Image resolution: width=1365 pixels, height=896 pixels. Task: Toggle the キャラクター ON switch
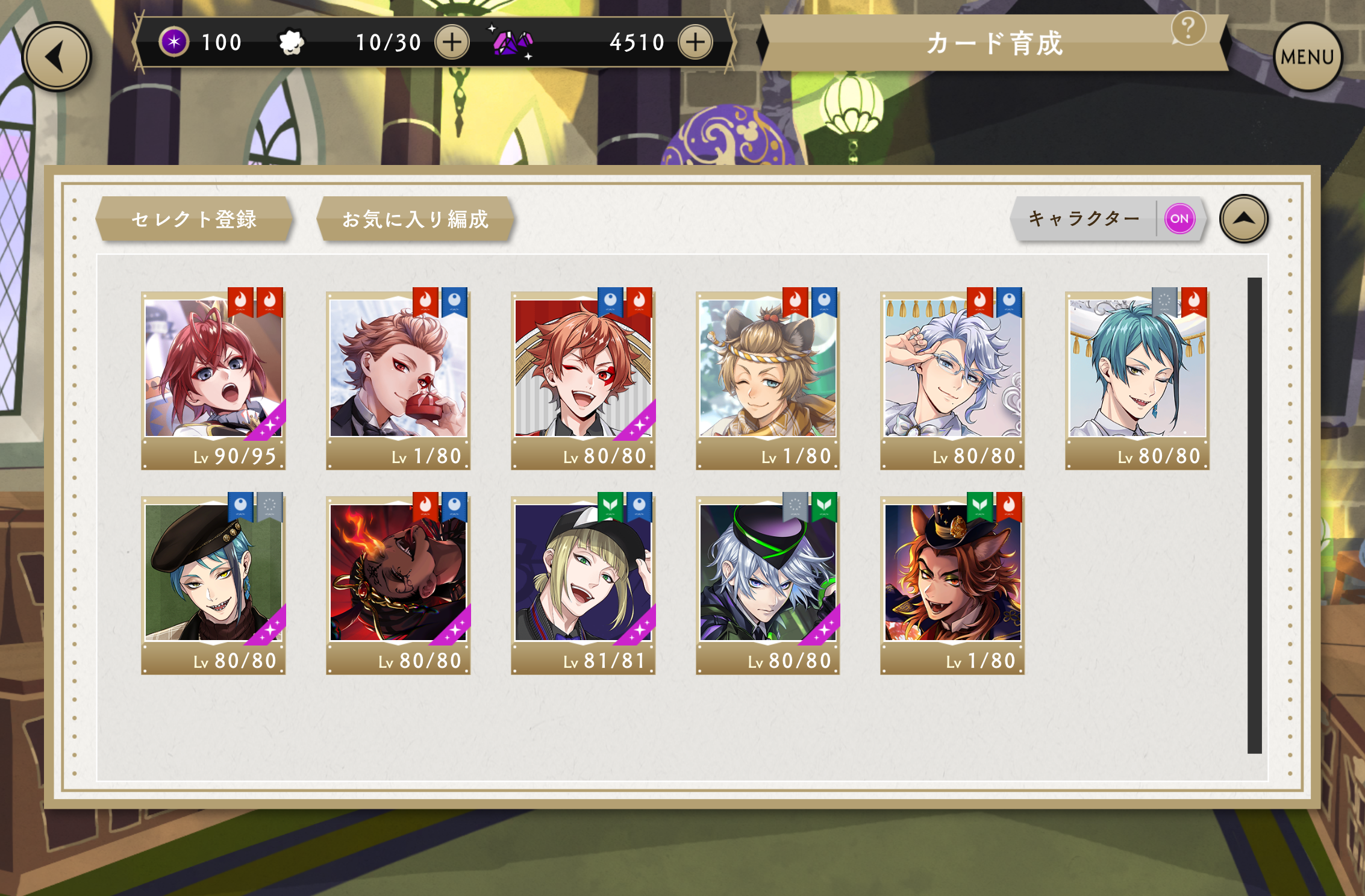pos(1179,219)
